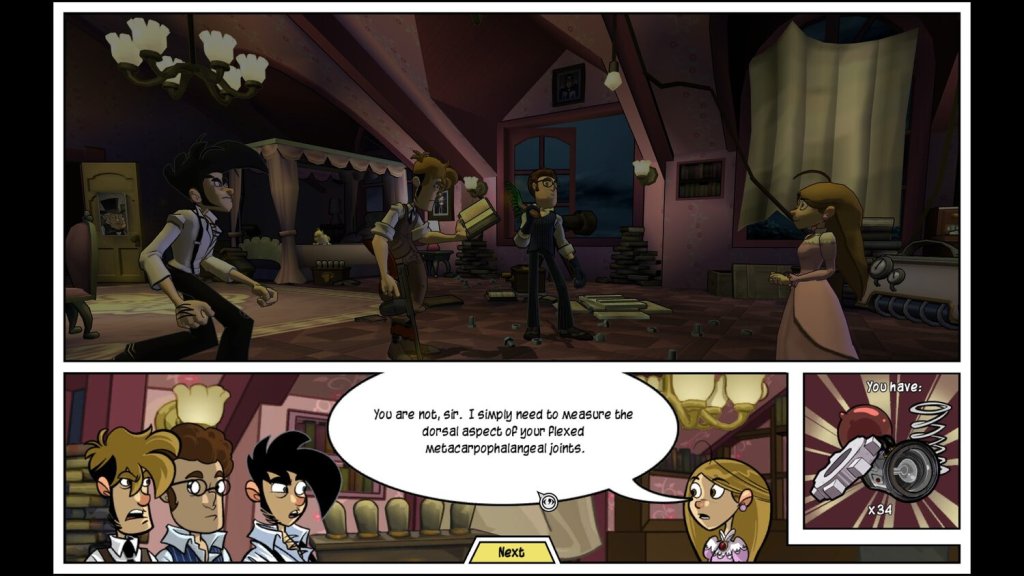Screen dimensions: 1024x576
Task: Advance the dialogue with the Next button
Action: pos(511,551)
